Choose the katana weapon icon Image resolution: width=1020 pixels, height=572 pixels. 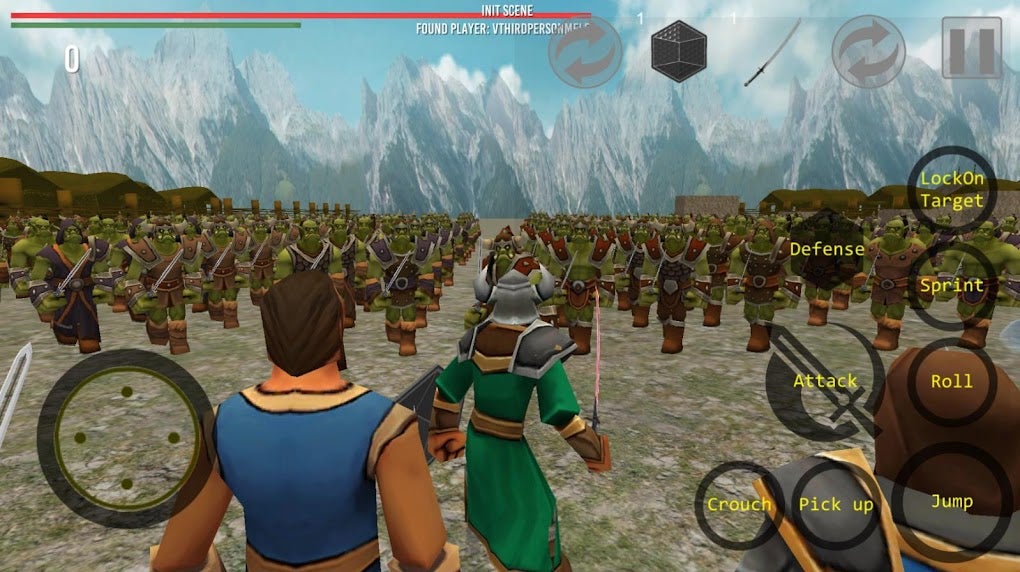tap(773, 52)
